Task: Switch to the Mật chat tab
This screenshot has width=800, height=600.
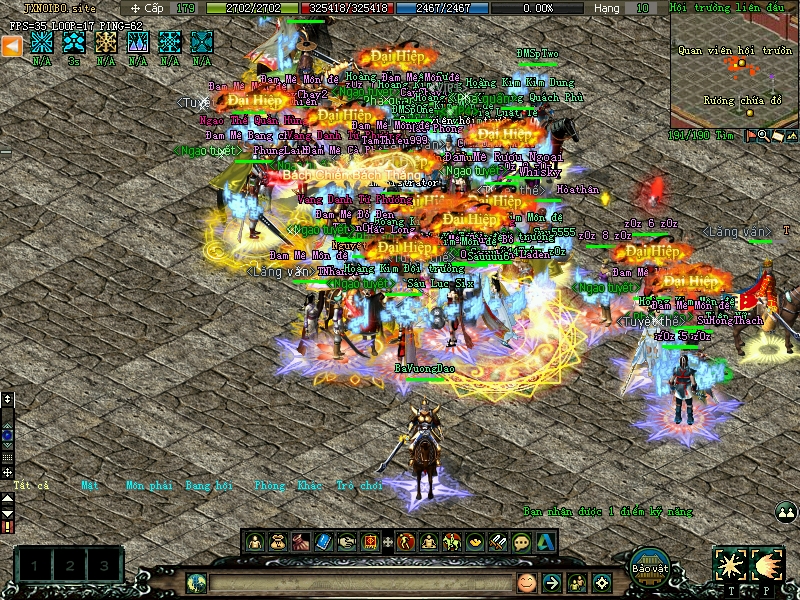Action: 90,486
